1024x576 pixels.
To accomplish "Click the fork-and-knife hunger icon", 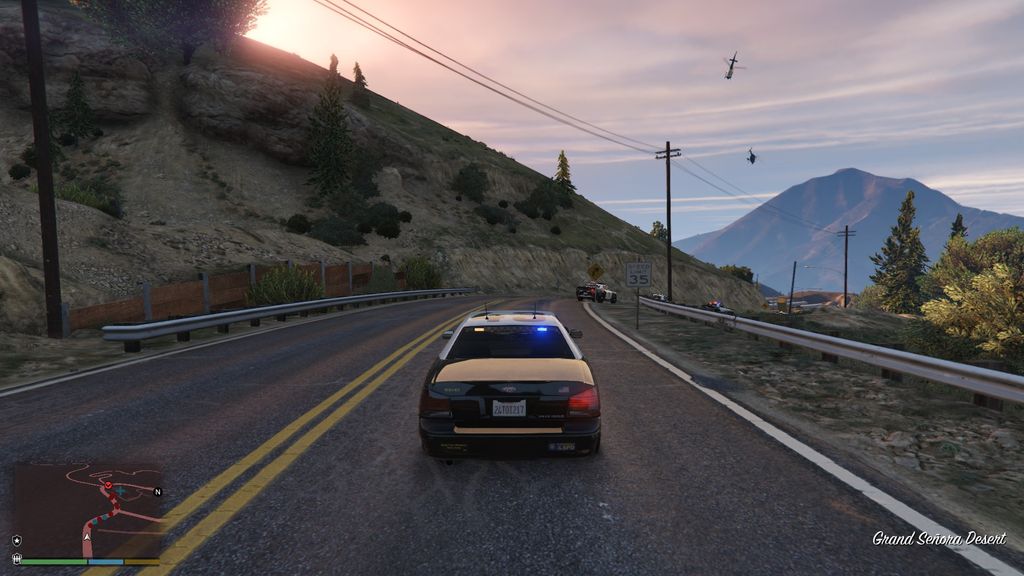I will point(16,560).
